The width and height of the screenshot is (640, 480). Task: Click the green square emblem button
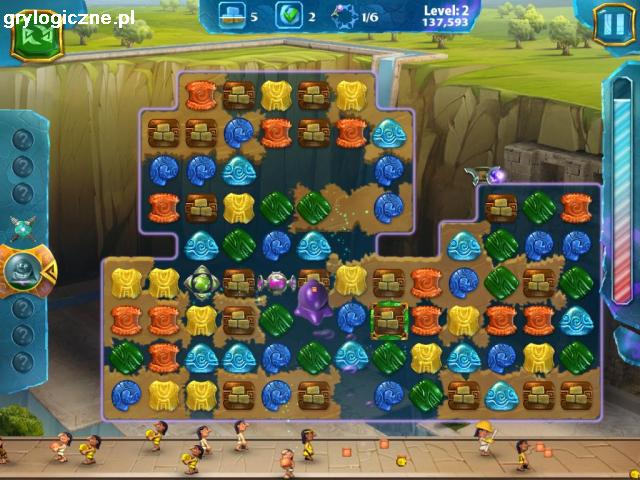click(x=36, y=37)
